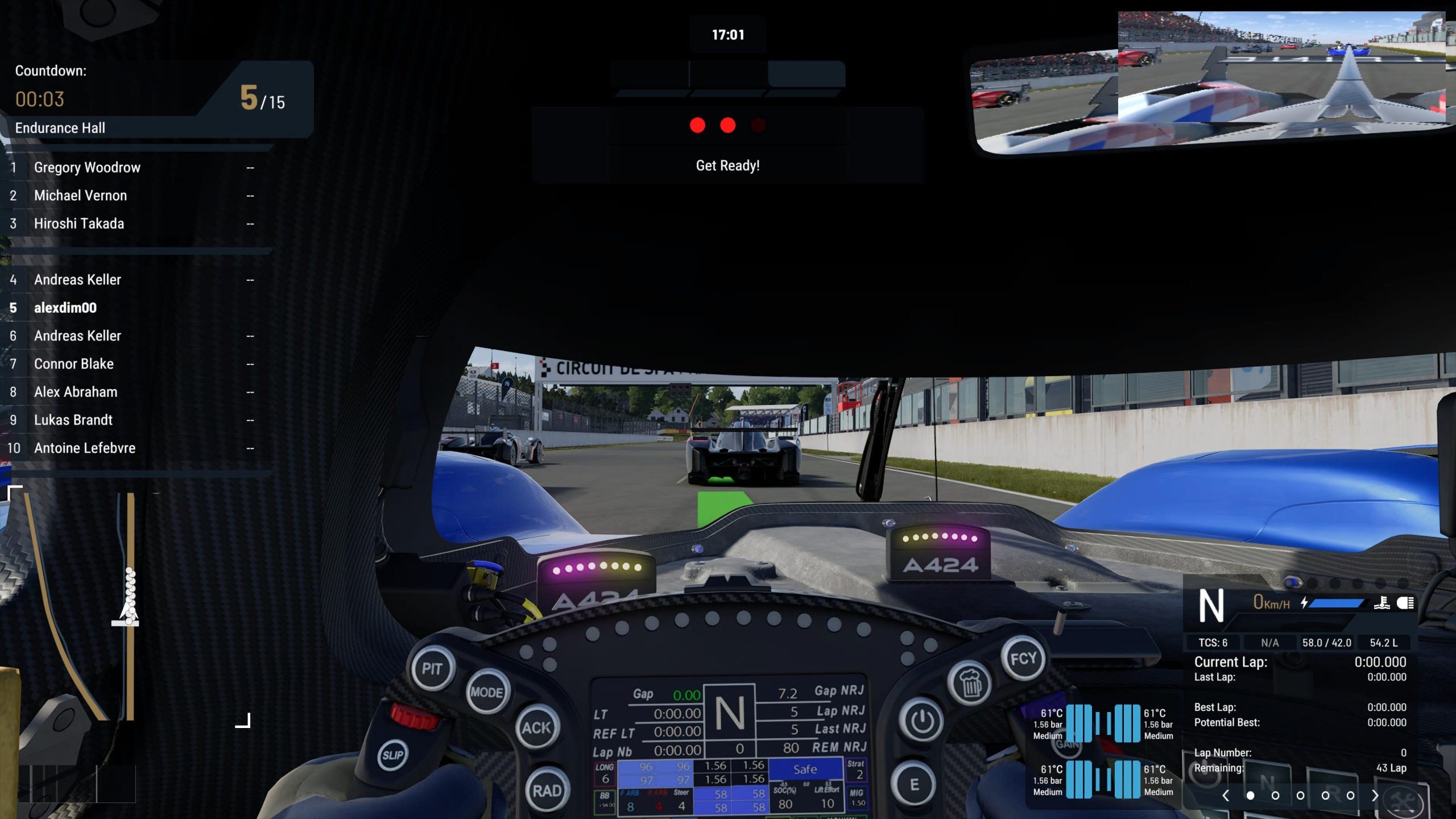Choose Antoine Lefebvre's standings row
Screen dimensions: 1456x819
[x=85, y=448]
